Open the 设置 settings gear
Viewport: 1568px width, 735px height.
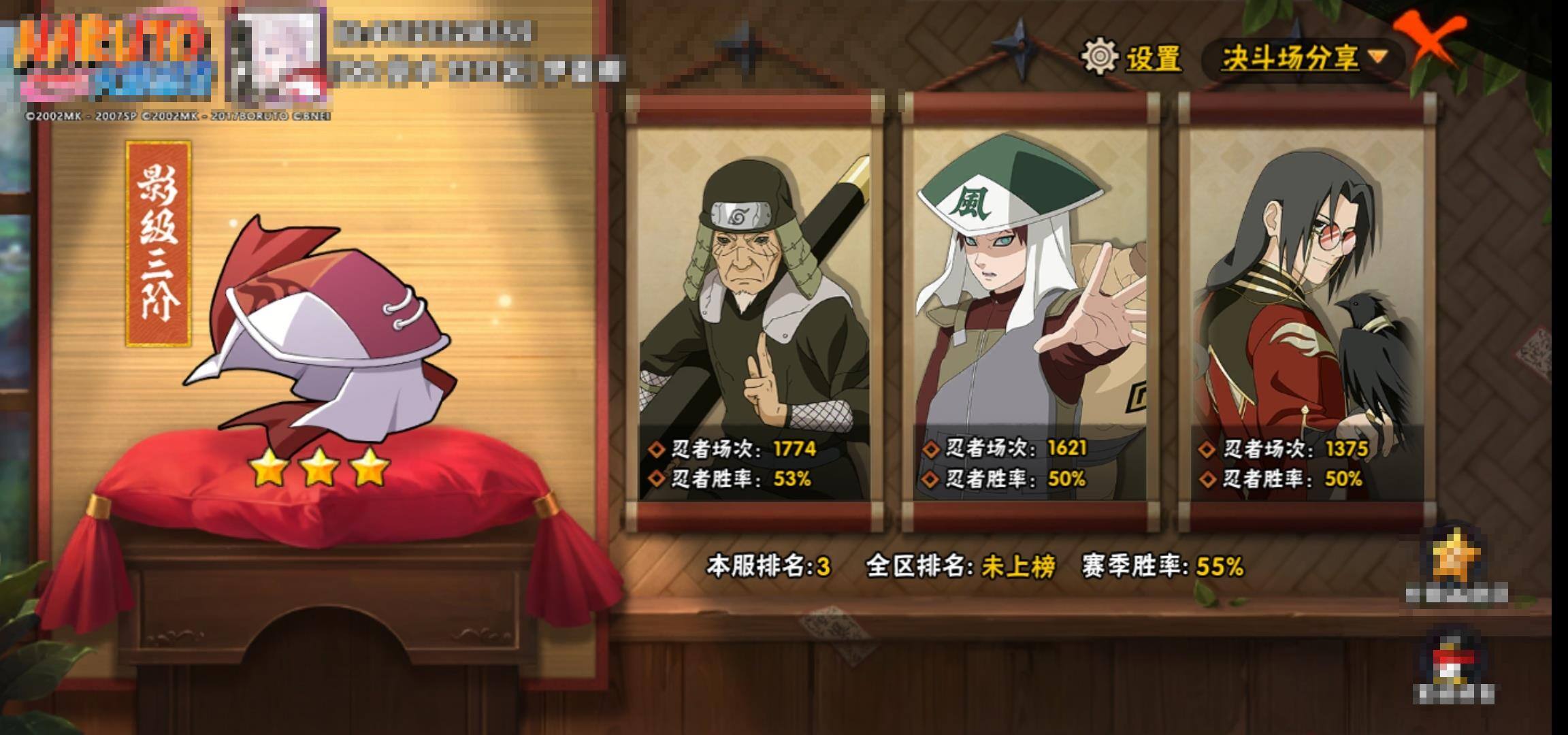pos(1100,57)
